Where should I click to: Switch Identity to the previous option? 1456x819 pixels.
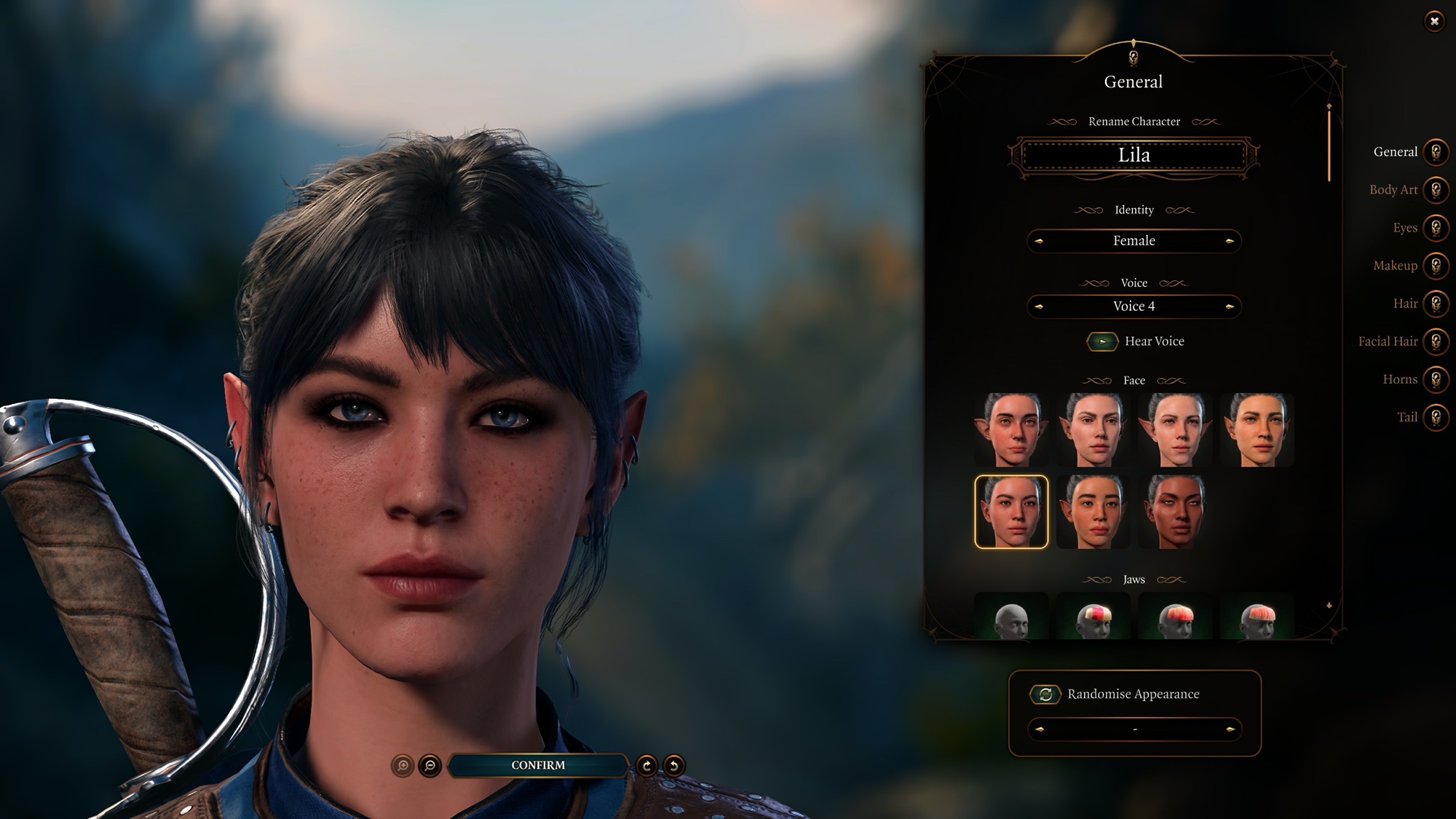1039,241
